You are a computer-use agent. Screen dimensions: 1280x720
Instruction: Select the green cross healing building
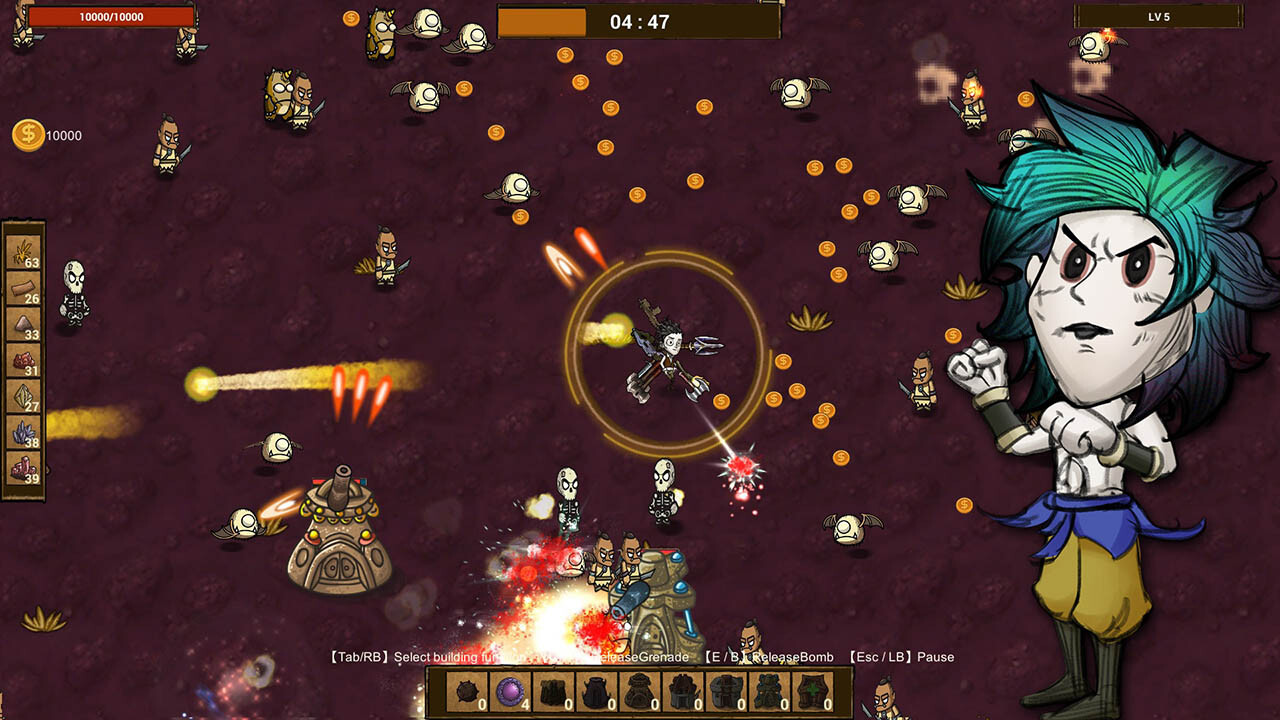(x=814, y=692)
